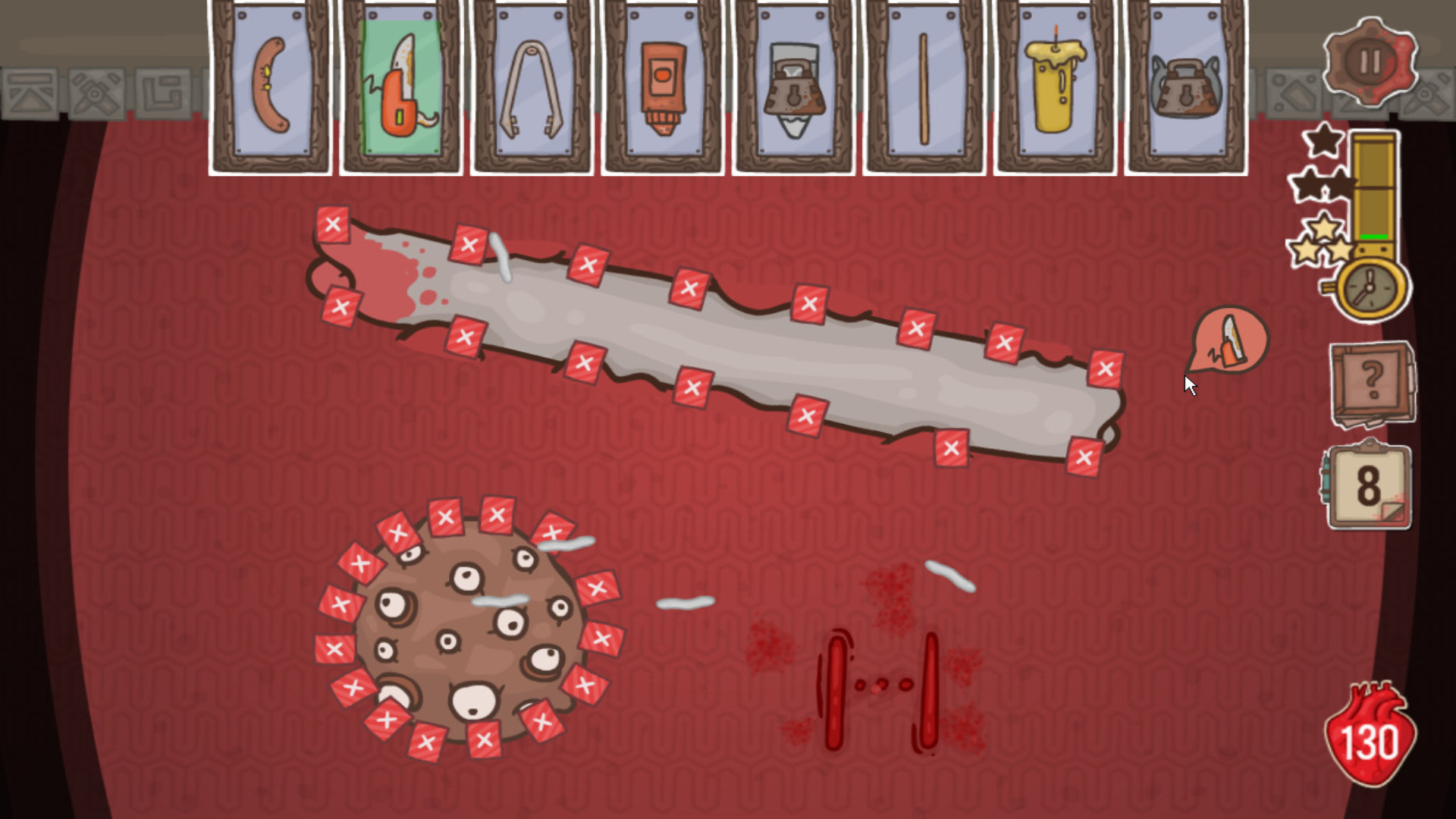The image size is (1456, 819).
Task: Click the tool hint speech bubble
Action: (1228, 341)
